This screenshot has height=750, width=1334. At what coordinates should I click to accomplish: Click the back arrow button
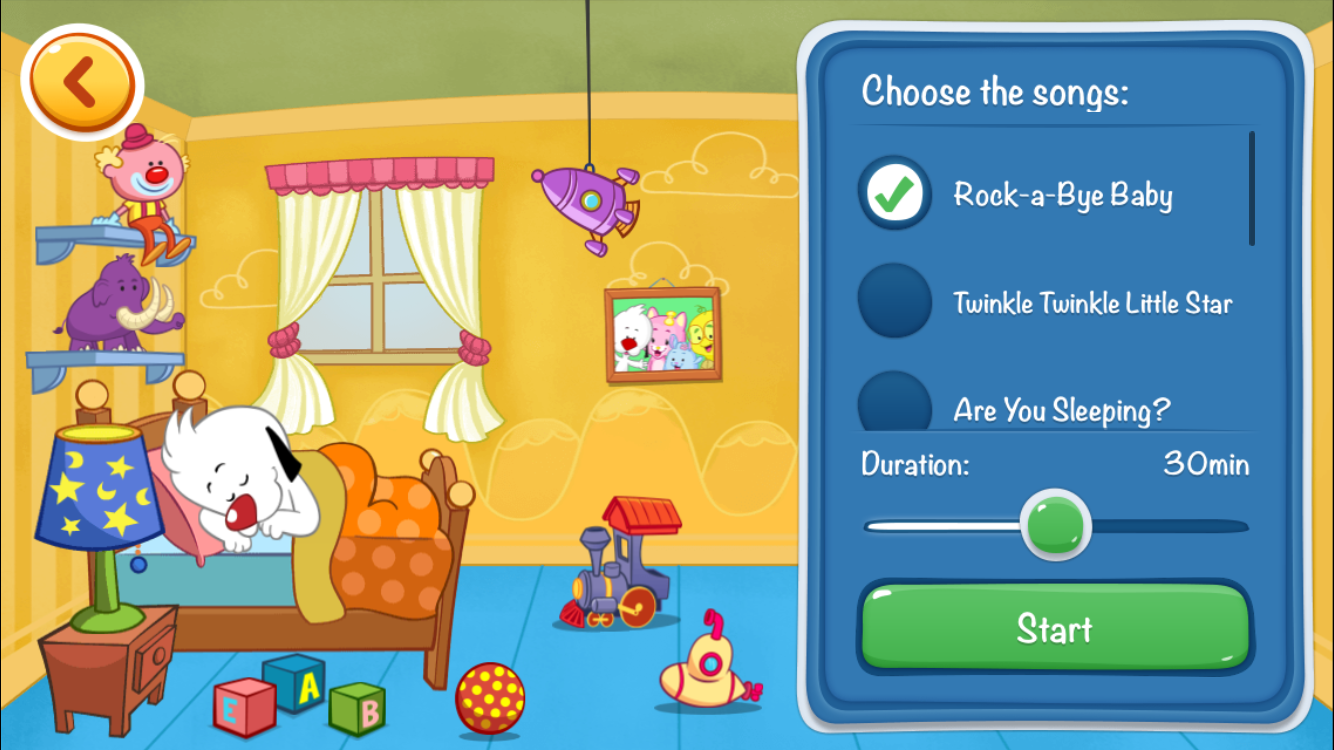(82, 84)
